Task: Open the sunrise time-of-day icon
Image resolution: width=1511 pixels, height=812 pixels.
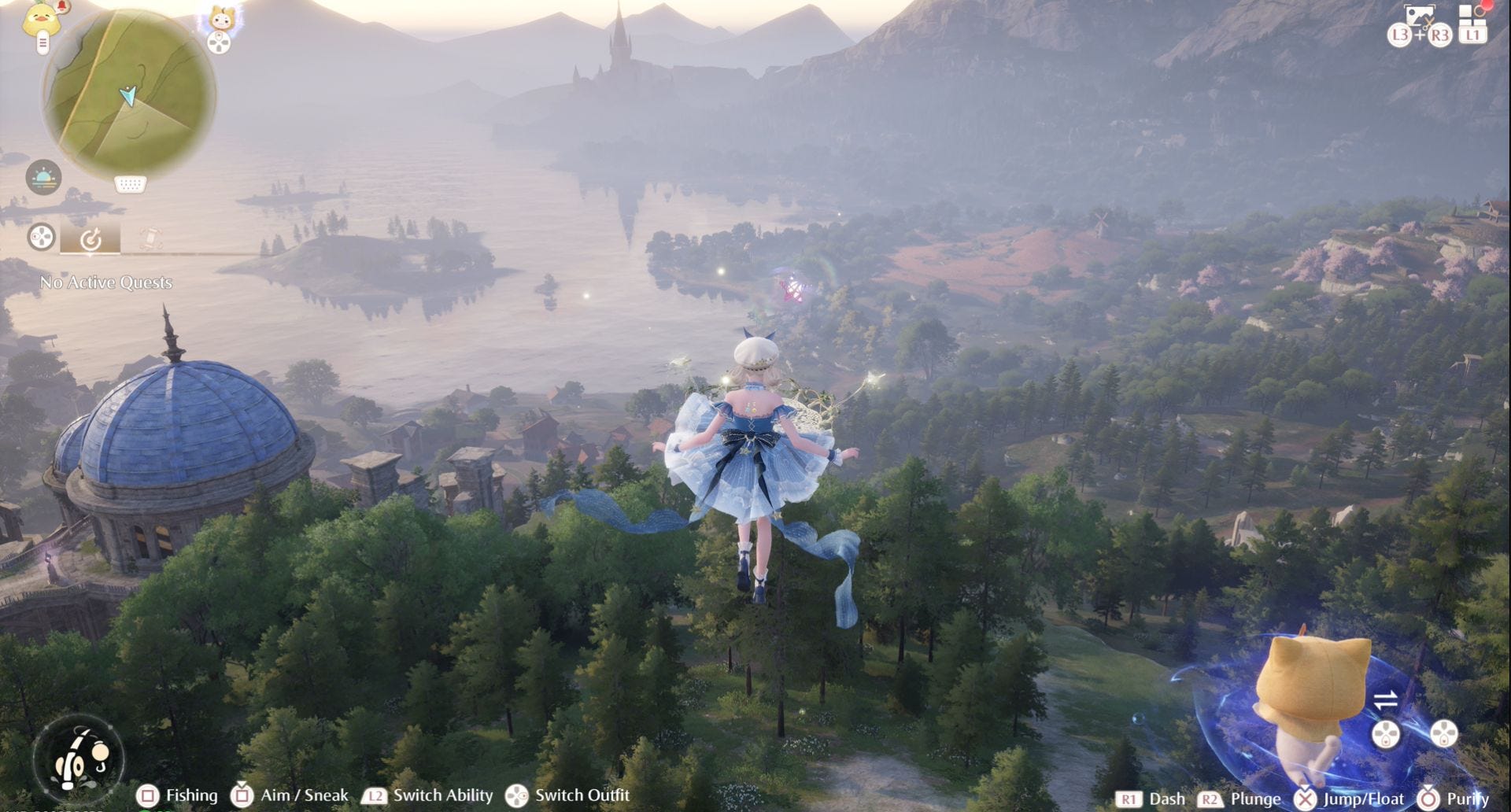Action: pyautogui.click(x=43, y=178)
